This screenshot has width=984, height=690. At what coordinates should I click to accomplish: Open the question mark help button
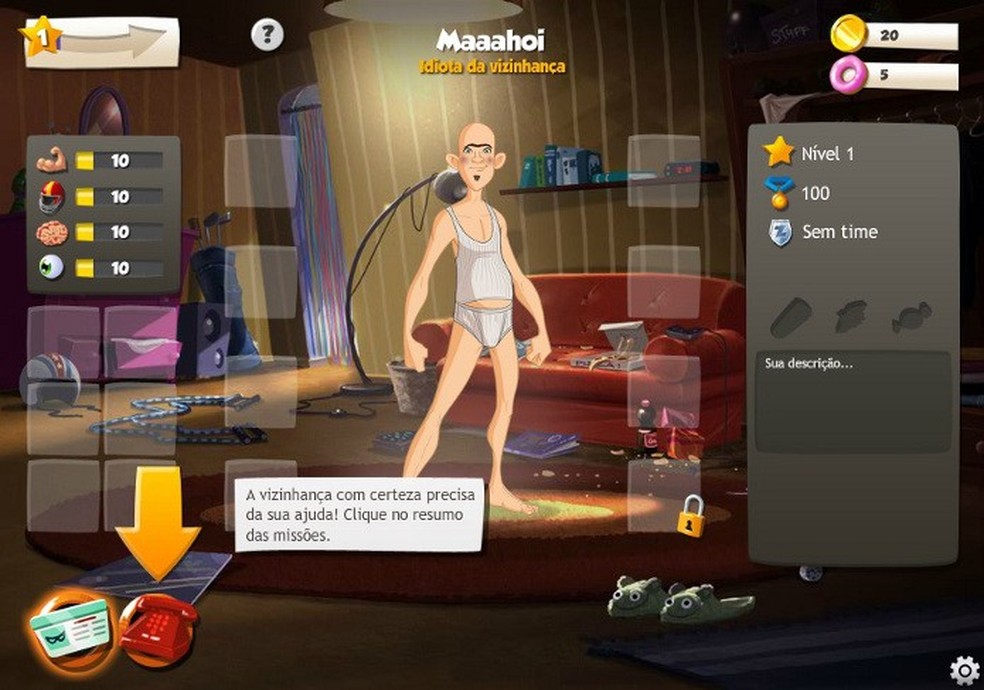click(x=267, y=36)
